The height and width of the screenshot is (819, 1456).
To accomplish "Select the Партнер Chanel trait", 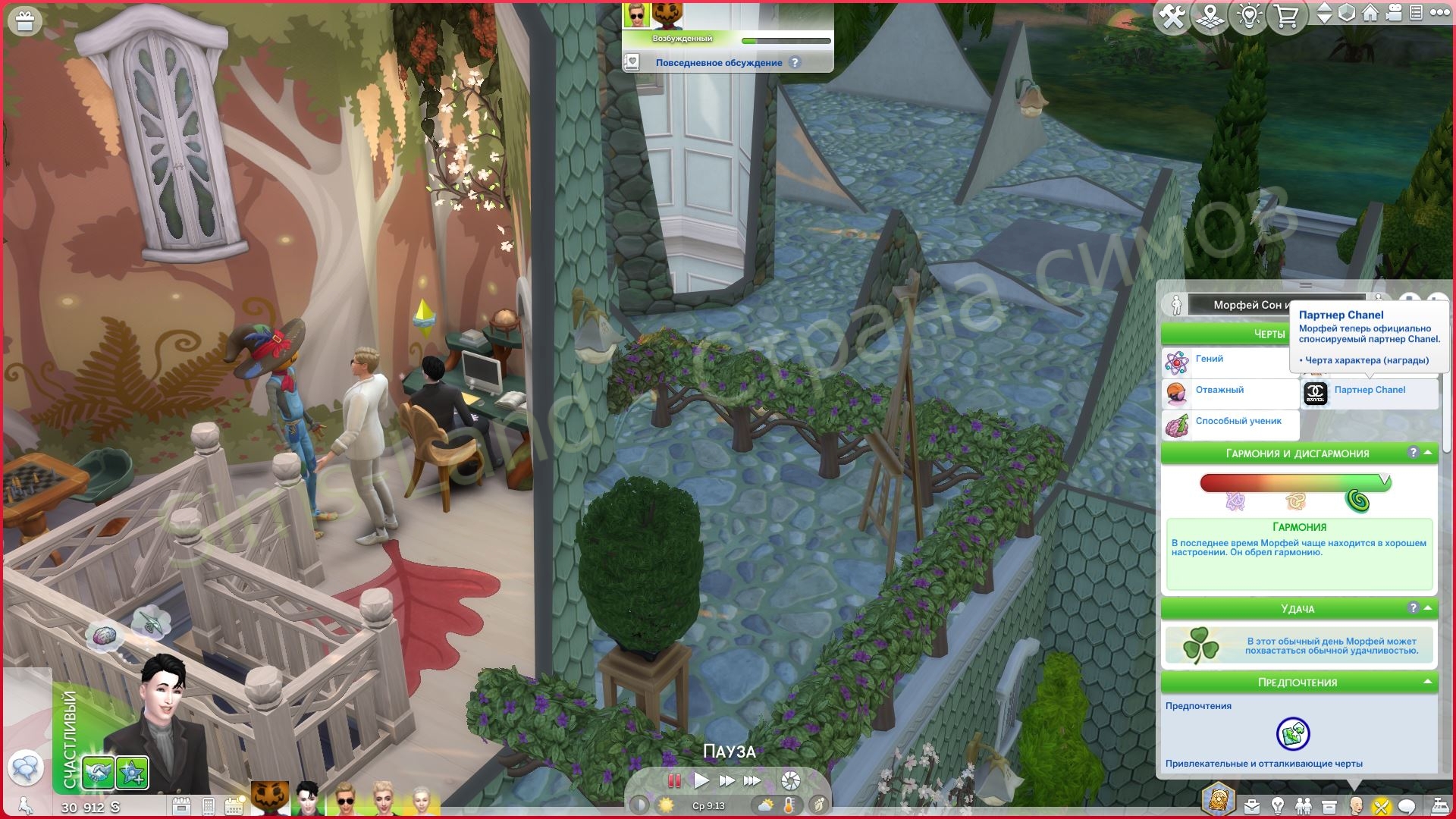I will click(1369, 391).
